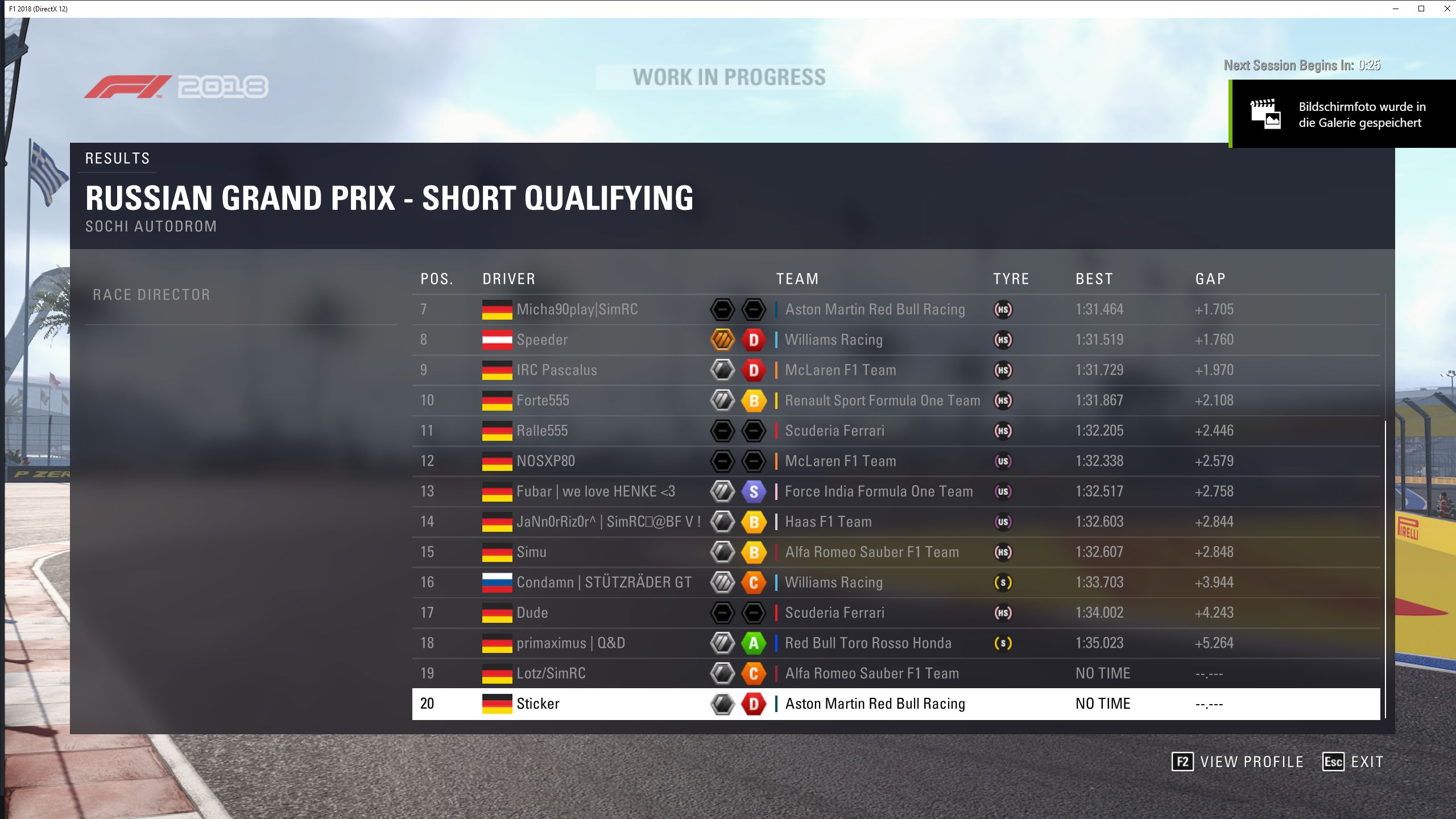The height and width of the screenshot is (819, 1456).
Task: Choose the Dude results row
Action: [532, 613]
